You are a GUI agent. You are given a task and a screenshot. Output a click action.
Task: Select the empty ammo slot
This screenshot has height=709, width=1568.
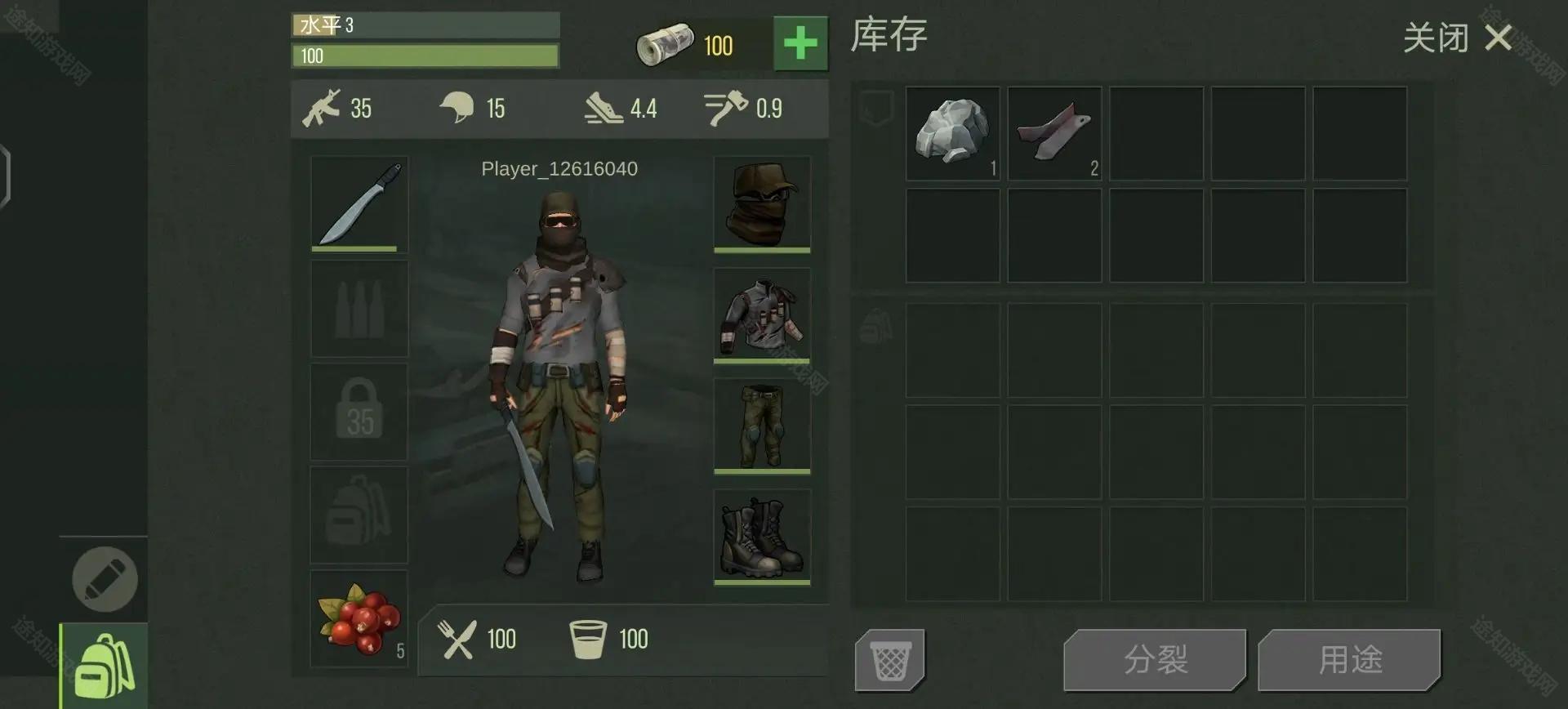[359, 309]
